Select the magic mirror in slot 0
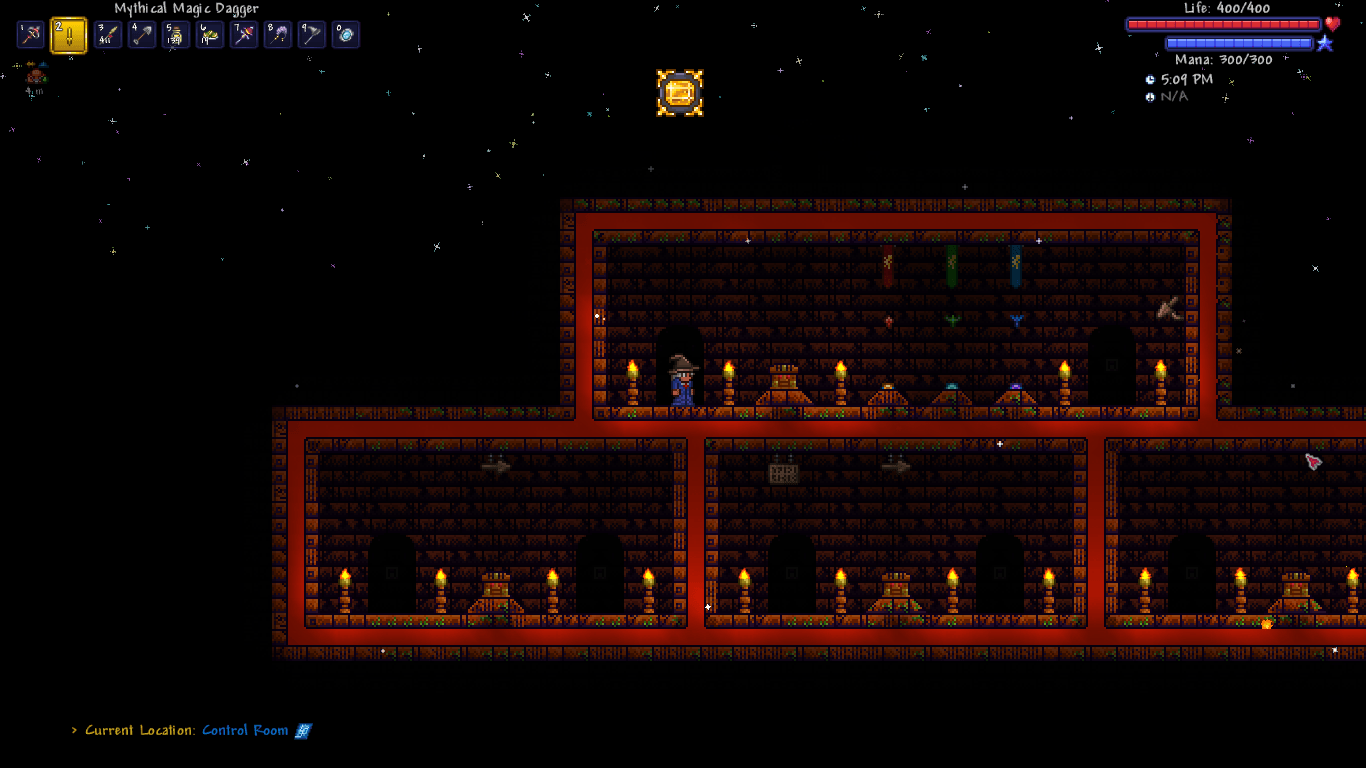The height and width of the screenshot is (768, 1366). point(346,35)
